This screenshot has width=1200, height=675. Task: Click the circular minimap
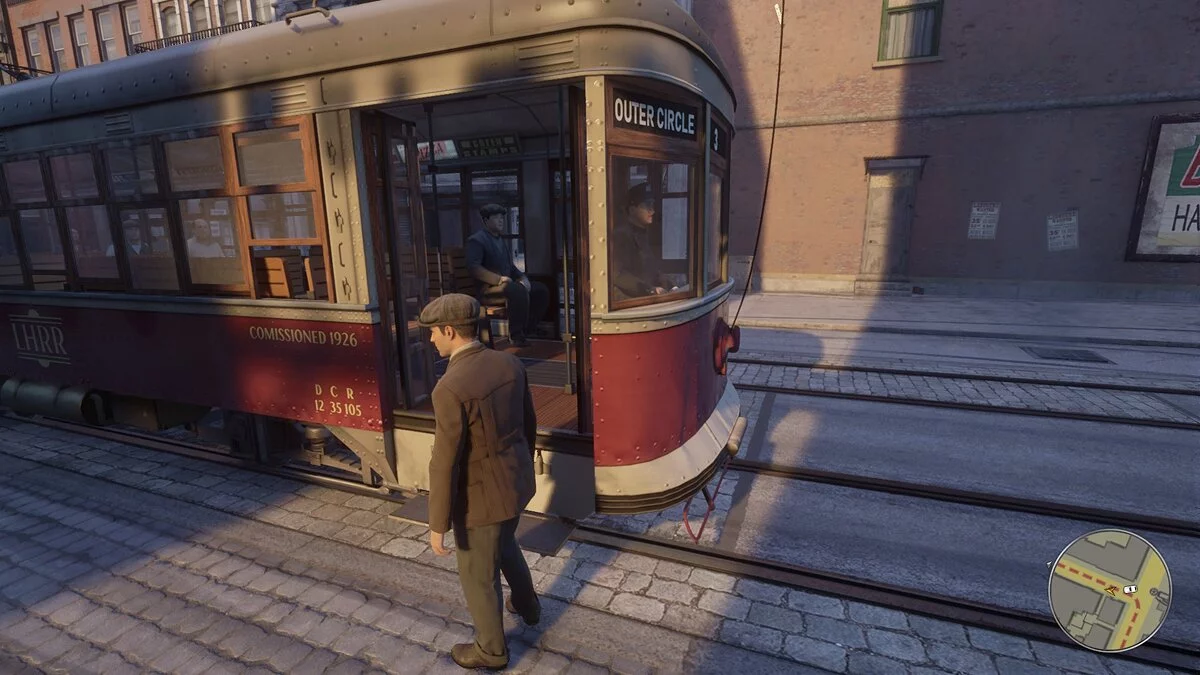point(1109,590)
